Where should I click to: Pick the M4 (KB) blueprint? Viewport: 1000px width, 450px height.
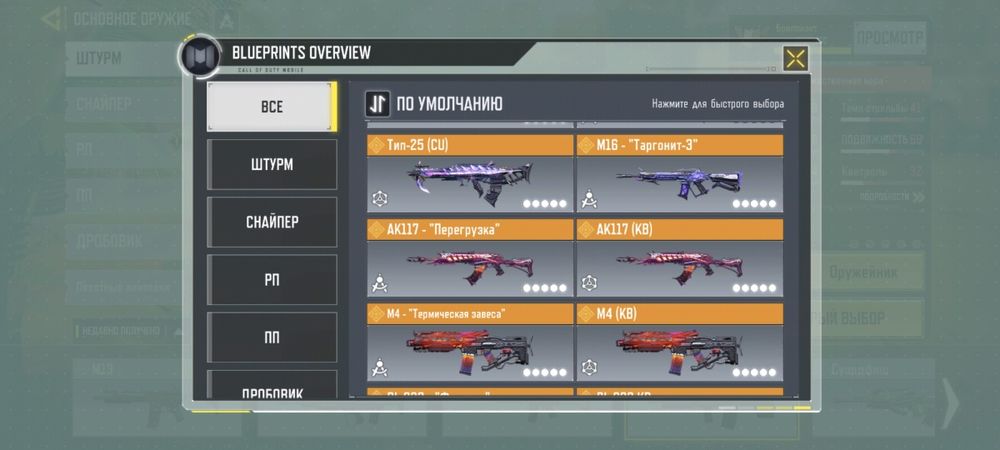point(679,343)
